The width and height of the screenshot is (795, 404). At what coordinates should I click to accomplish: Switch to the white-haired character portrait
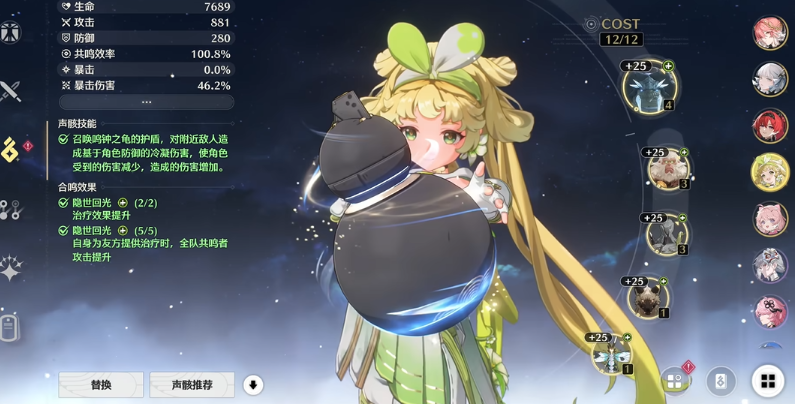pos(770,80)
